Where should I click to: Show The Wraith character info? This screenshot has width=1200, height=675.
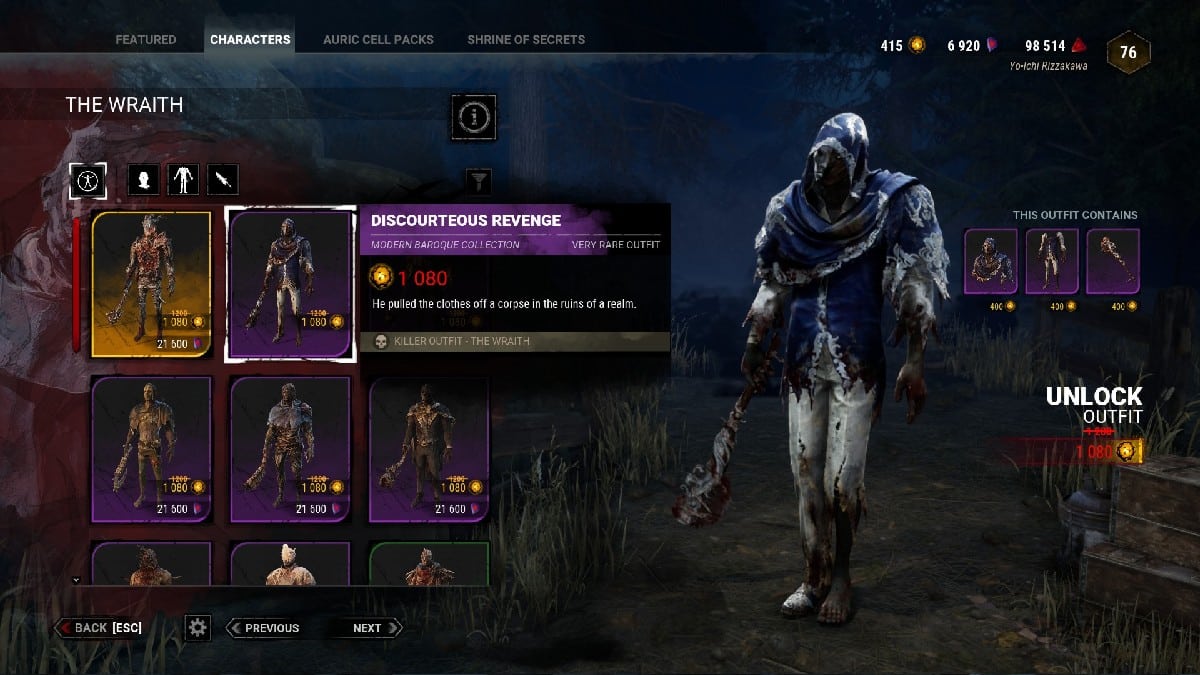coord(473,119)
